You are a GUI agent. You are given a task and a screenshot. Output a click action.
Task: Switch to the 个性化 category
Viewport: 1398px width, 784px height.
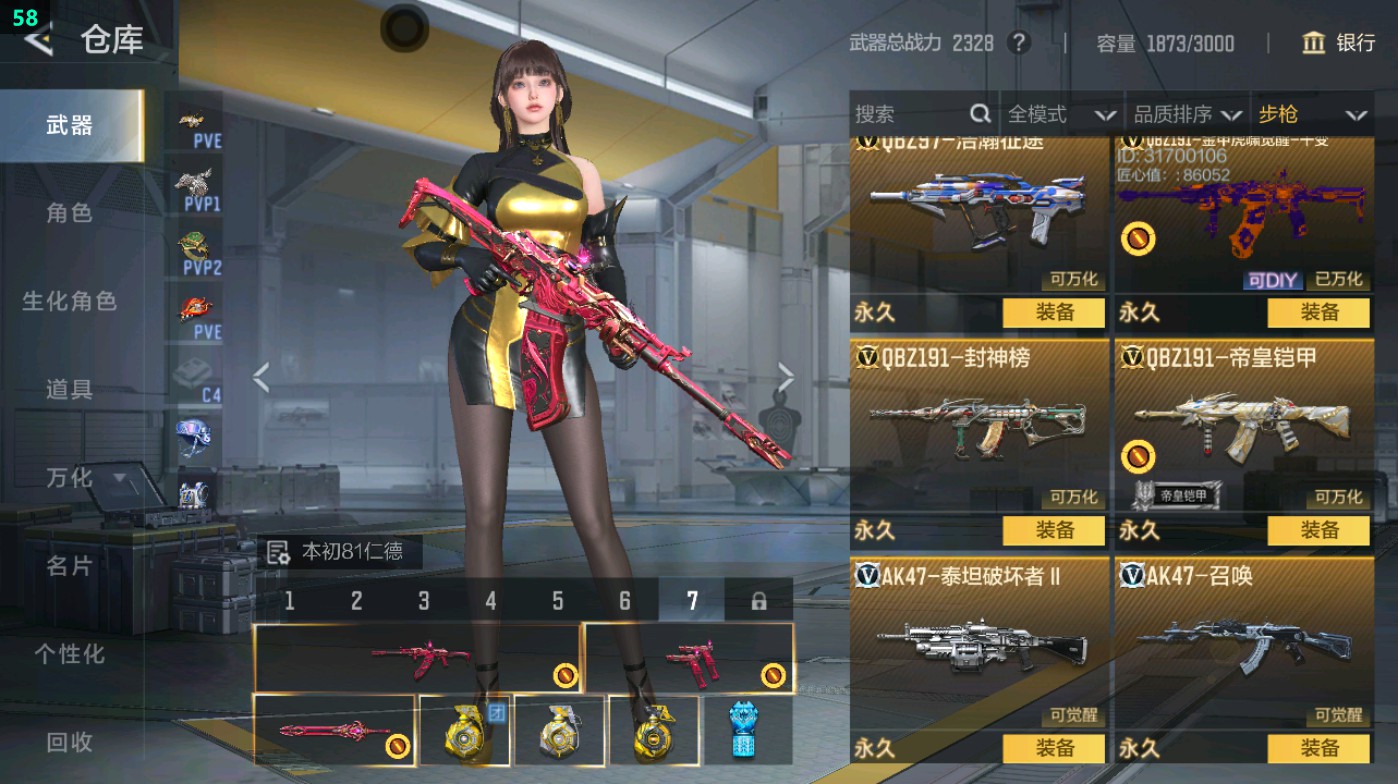click(69, 654)
